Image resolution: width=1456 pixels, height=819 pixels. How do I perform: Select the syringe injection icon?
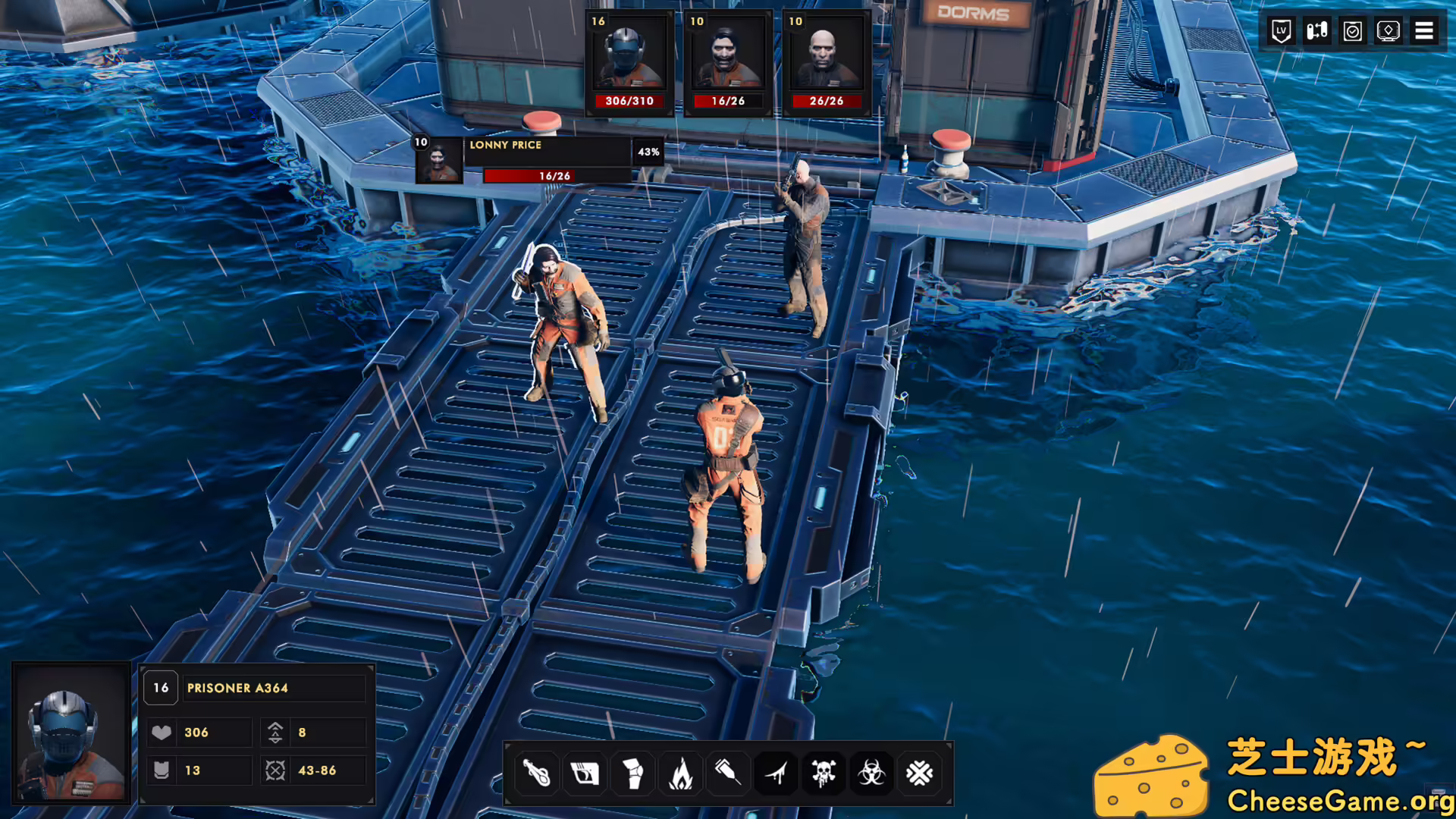[728, 773]
